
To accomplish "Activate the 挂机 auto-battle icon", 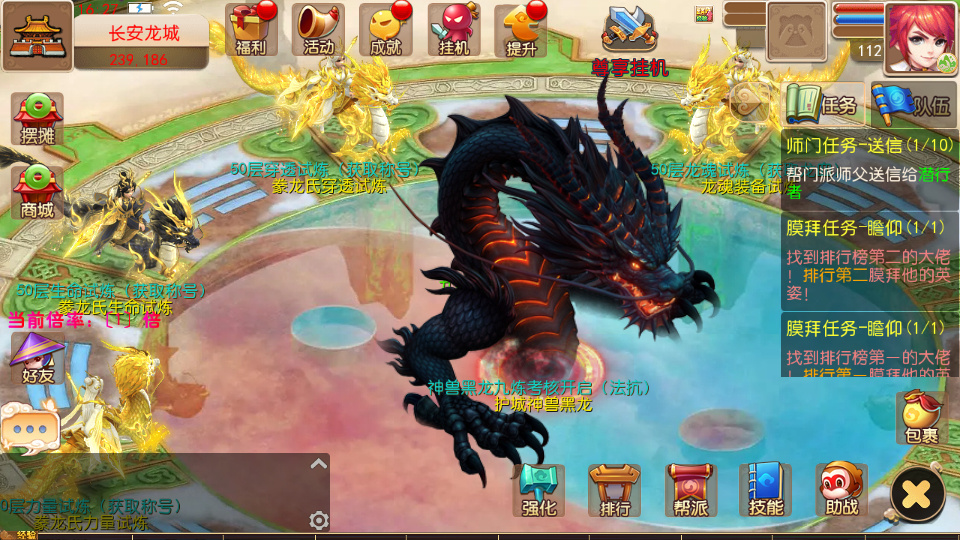I will pos(454,29).
